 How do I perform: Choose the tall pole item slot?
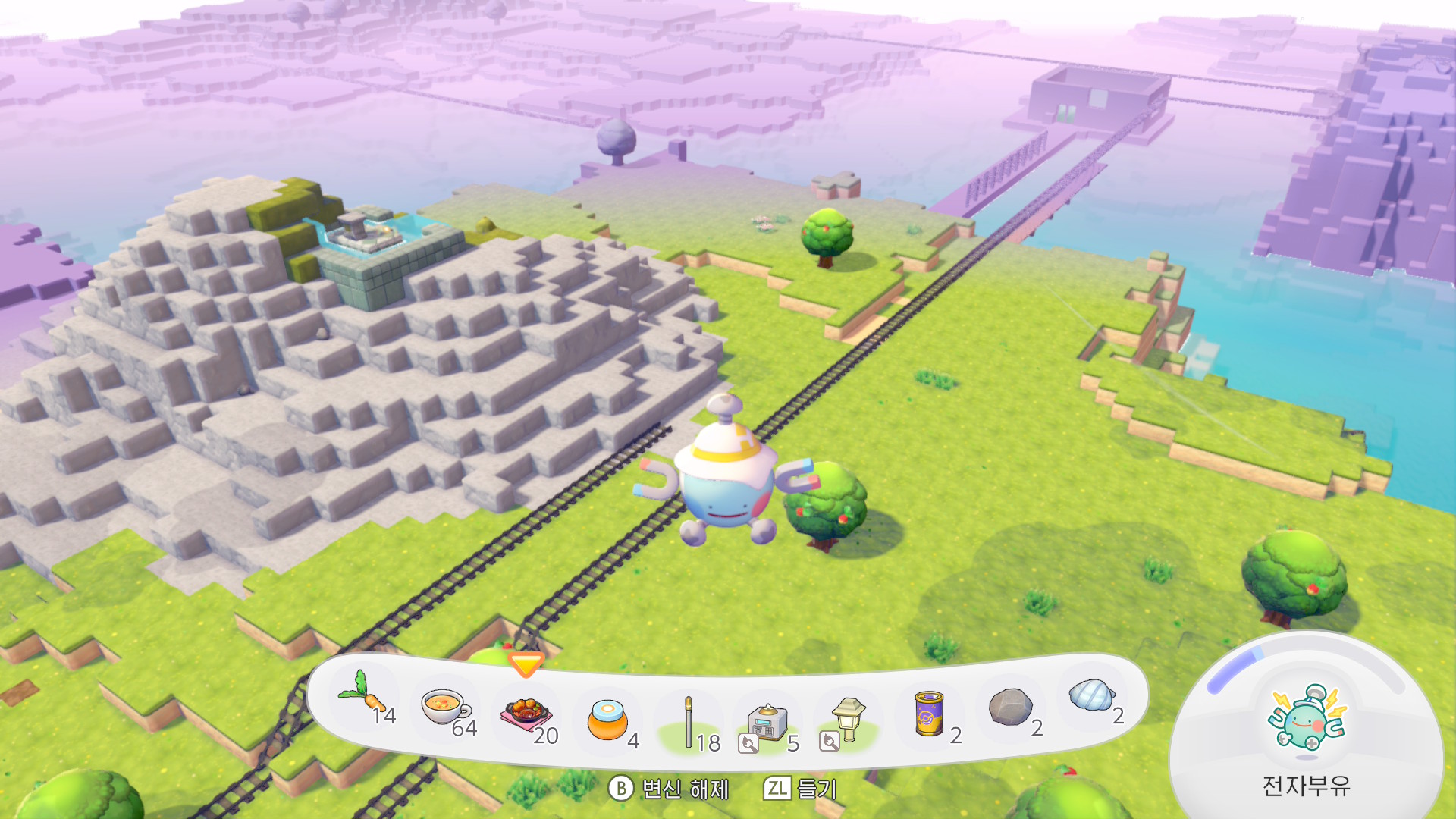pos(689,722)
